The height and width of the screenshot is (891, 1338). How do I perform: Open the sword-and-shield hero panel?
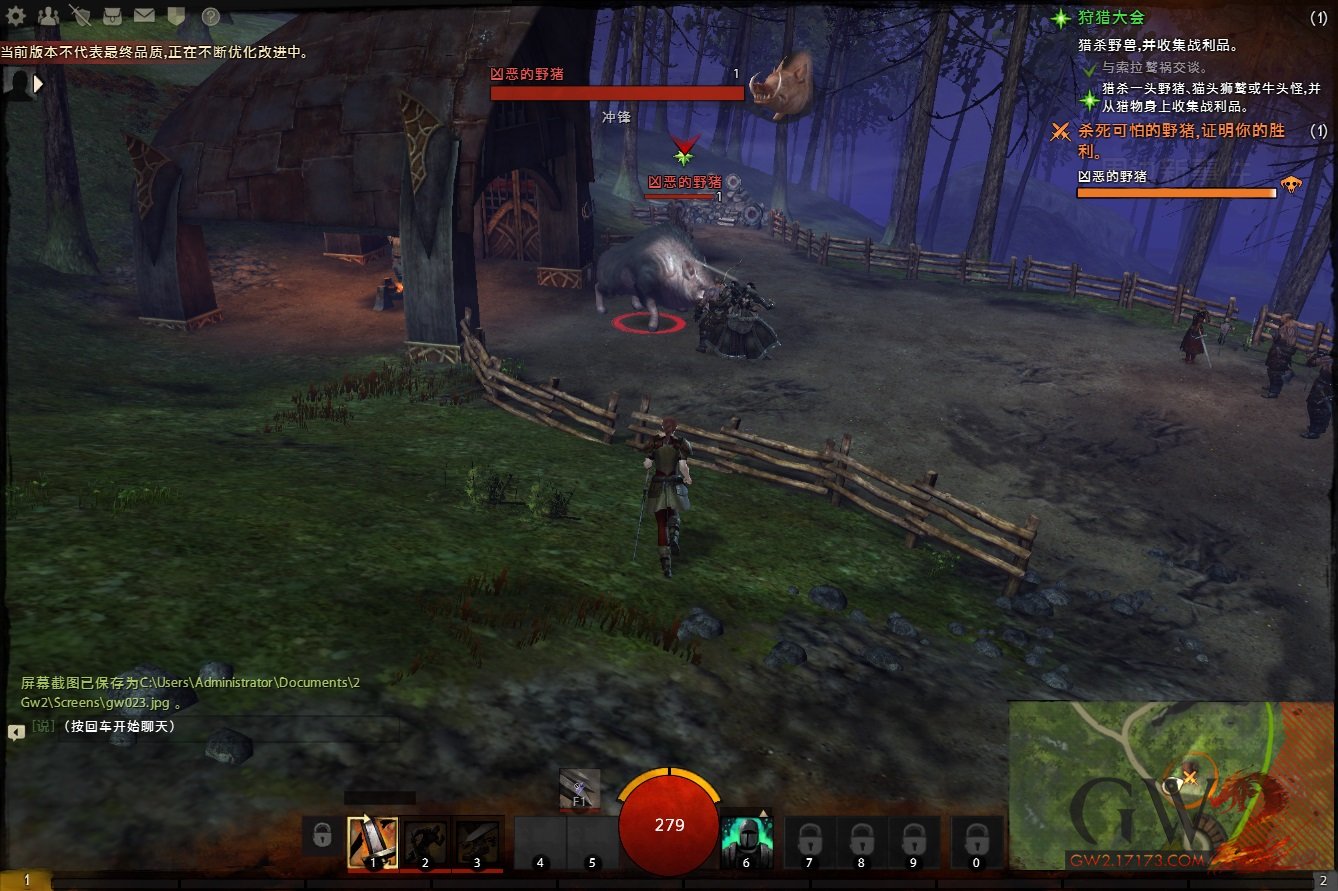[81, 16]
